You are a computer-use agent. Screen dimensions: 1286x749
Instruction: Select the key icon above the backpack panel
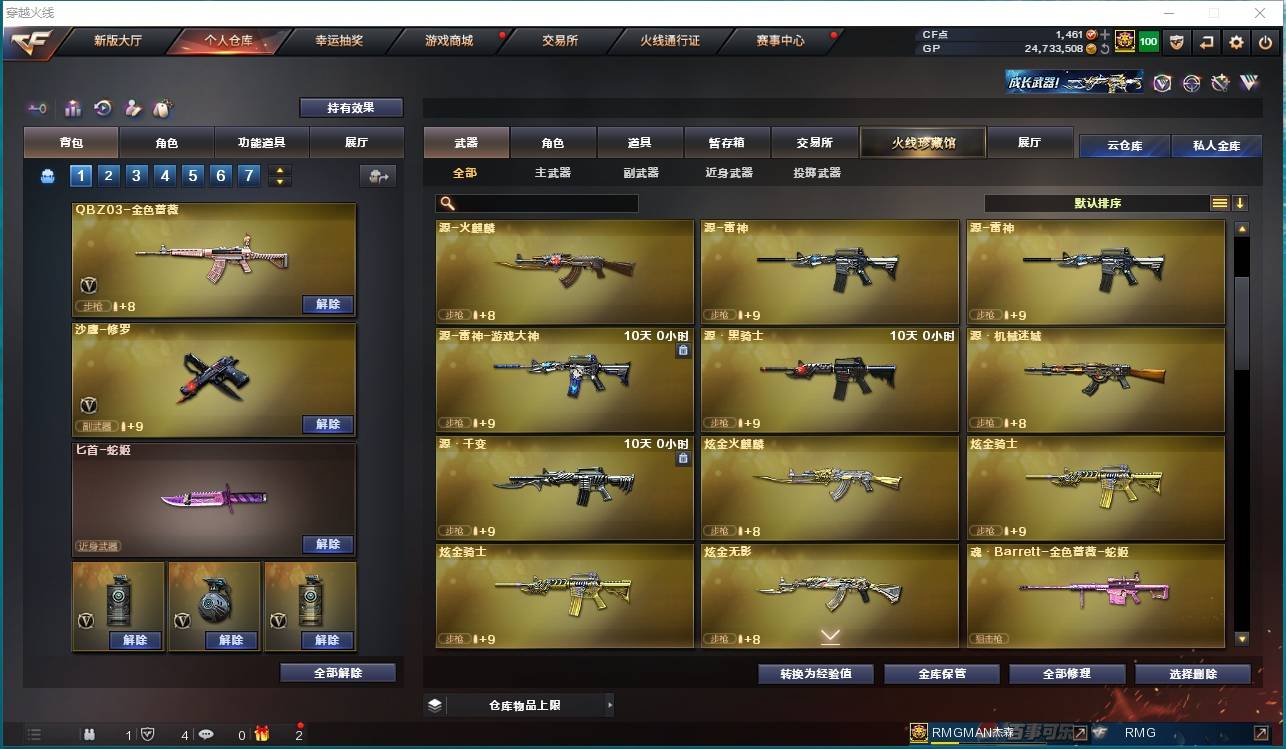tap(37, 108)
